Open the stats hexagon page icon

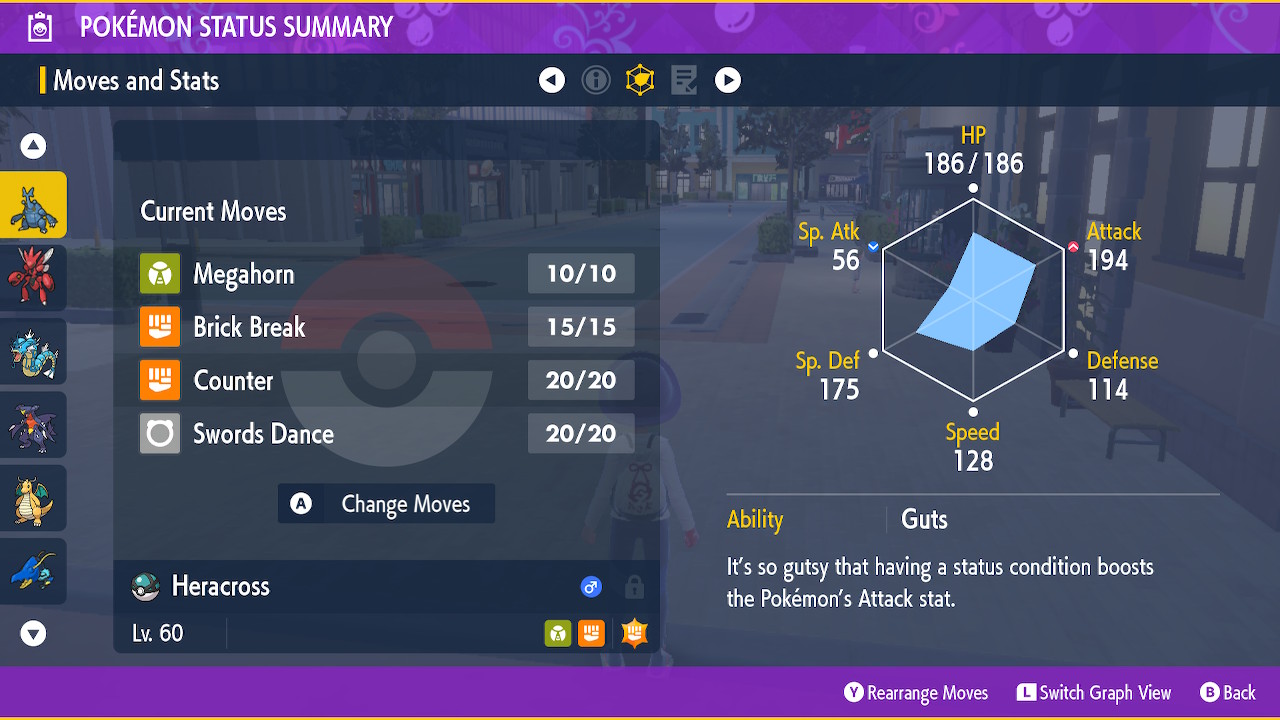[x=640, y=80]
